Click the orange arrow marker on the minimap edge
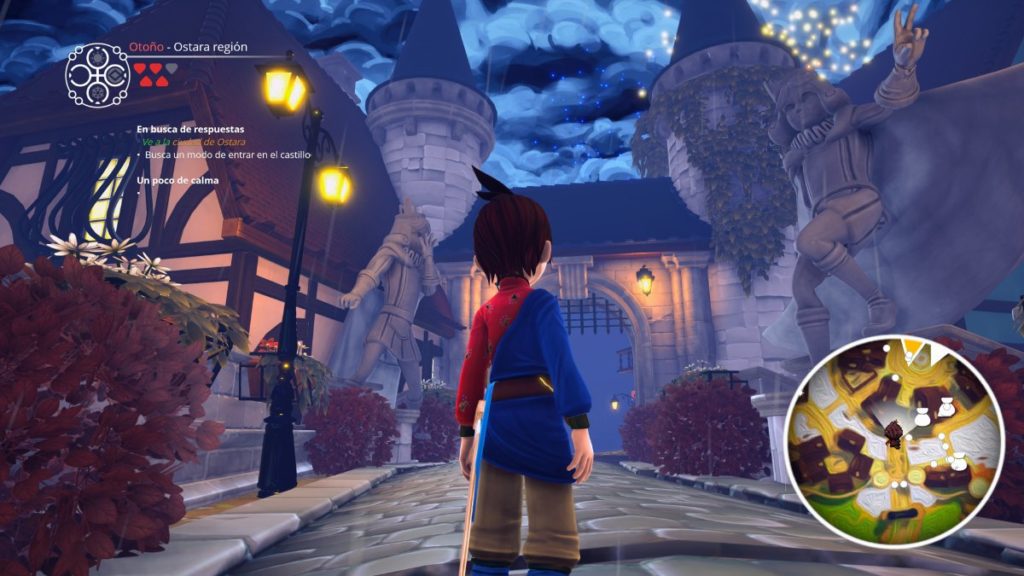 click(912, 346)
